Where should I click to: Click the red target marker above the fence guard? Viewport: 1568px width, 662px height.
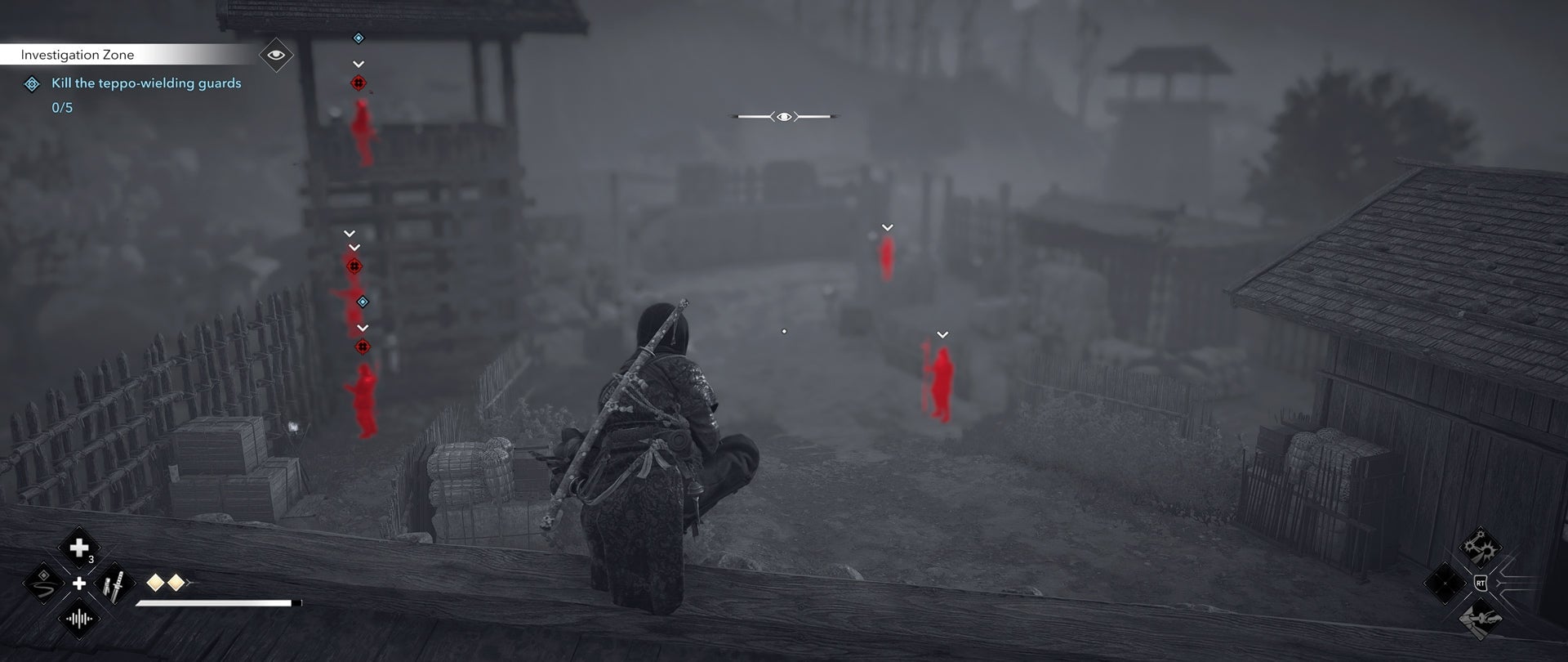click(363, 346)
